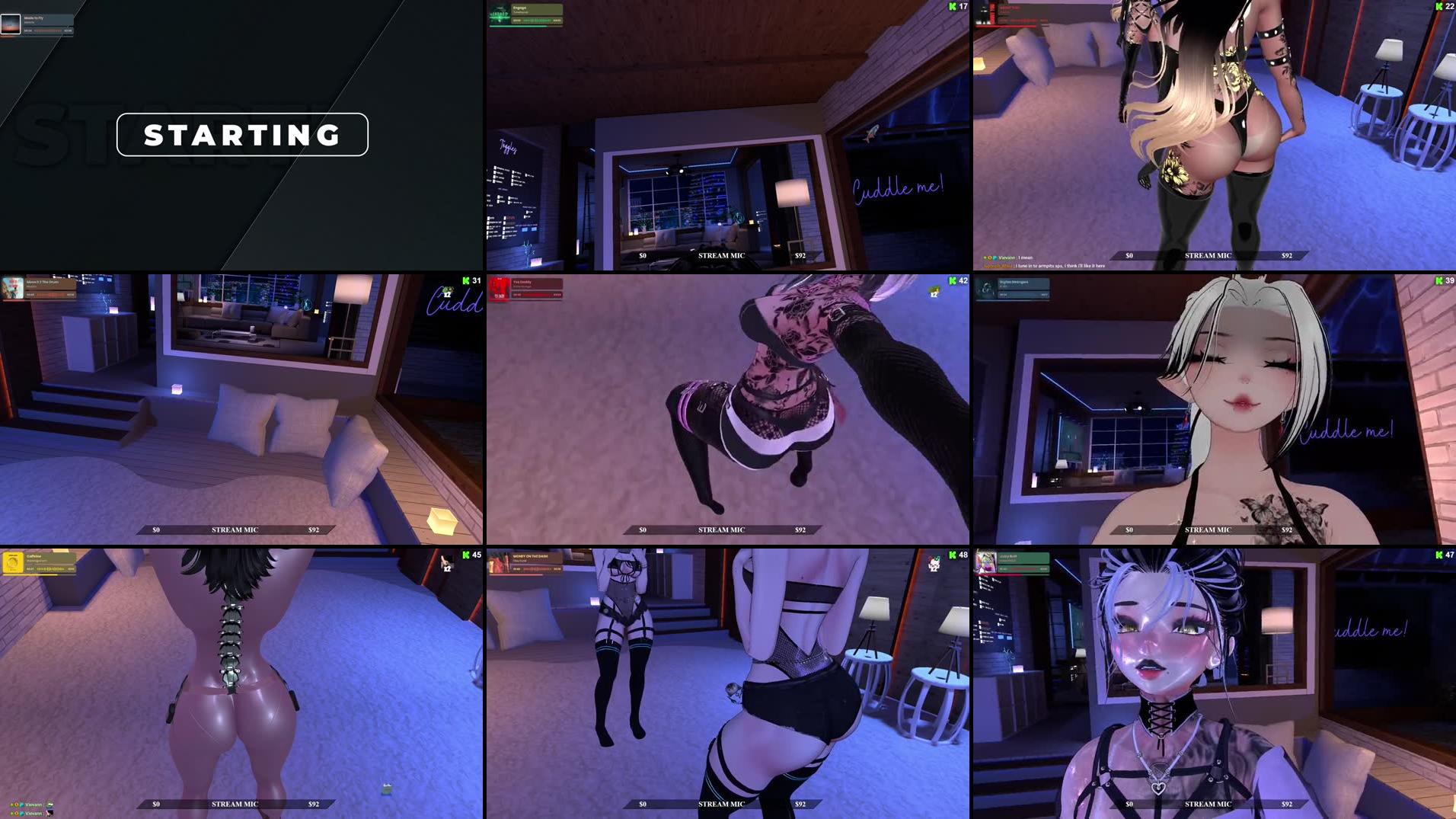Click the STARTING banner
The height and width of the screenshot is (819, 1456).
coord(241,136)
